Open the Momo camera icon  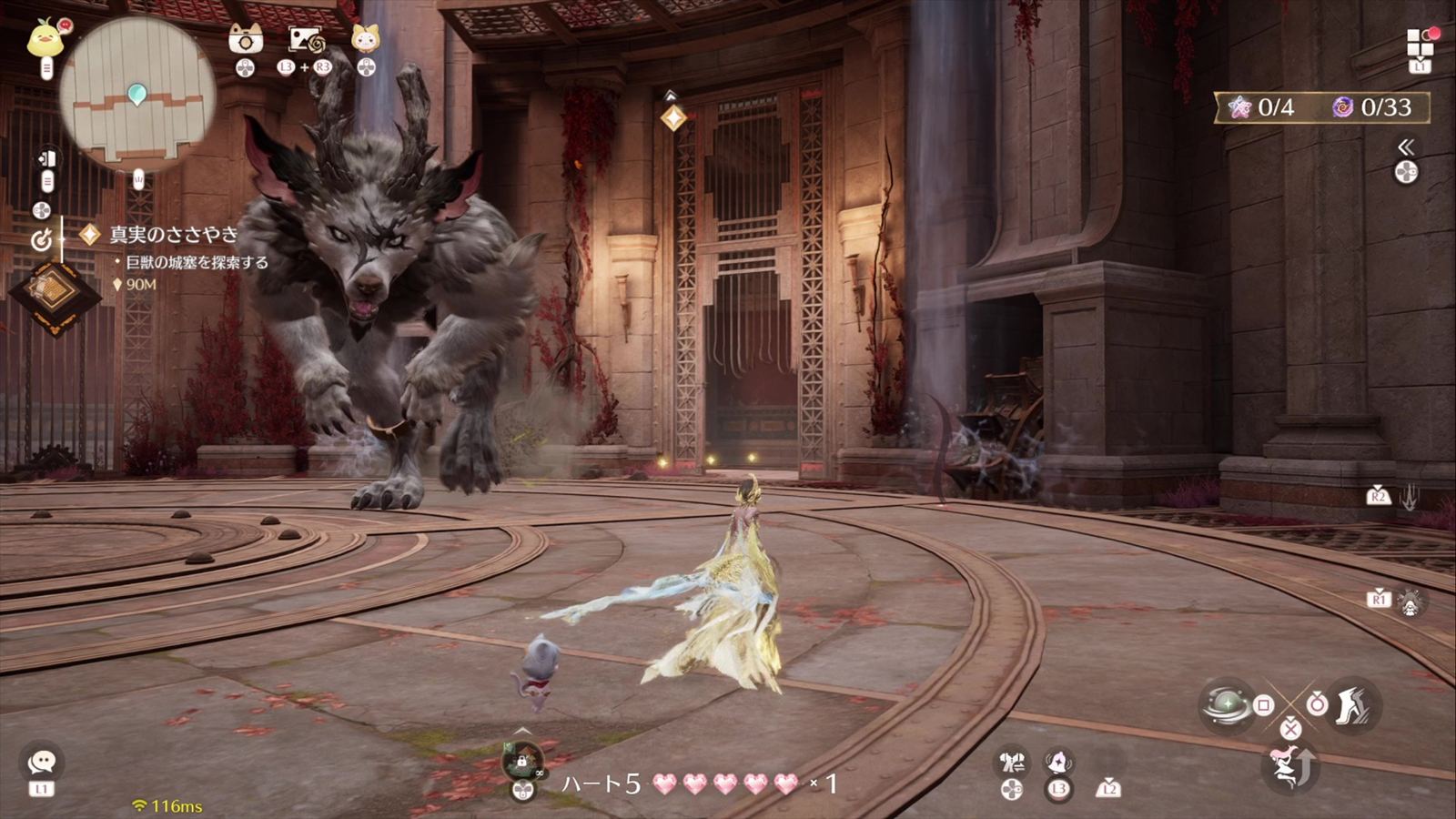(245, 39)
